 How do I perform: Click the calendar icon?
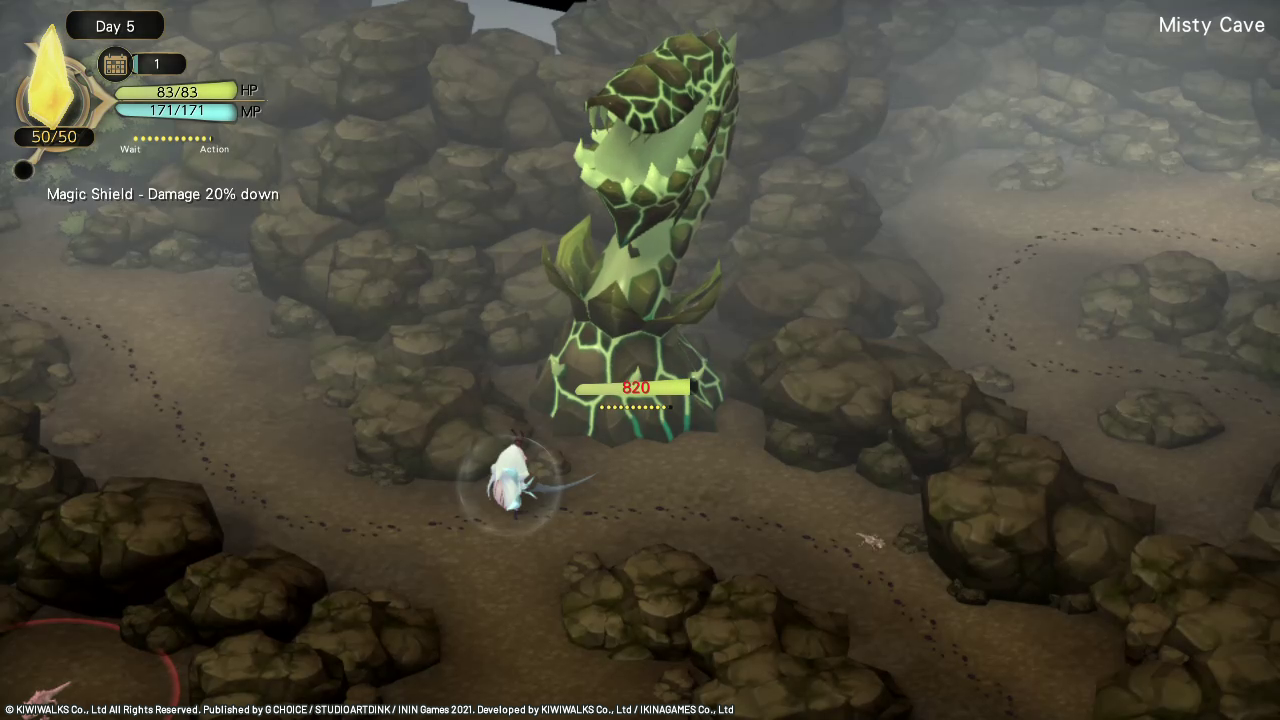click(x=115, y=65)
